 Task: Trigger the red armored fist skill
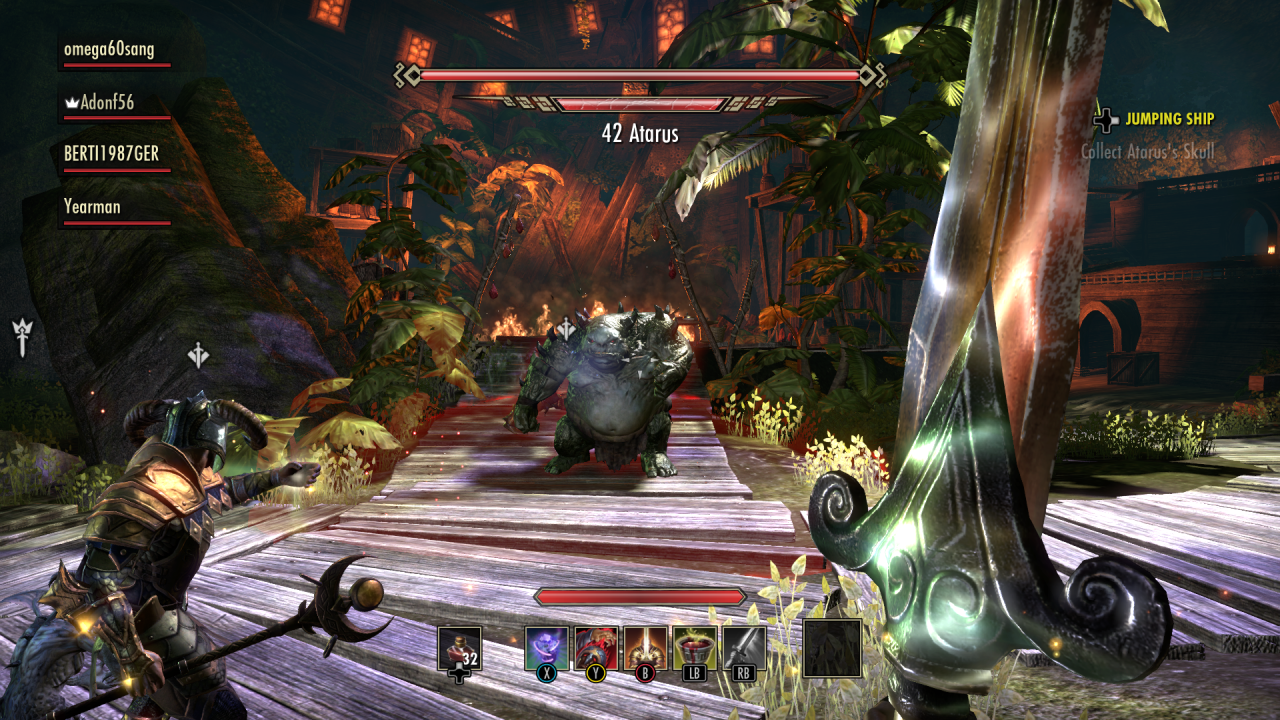[596, 648]
